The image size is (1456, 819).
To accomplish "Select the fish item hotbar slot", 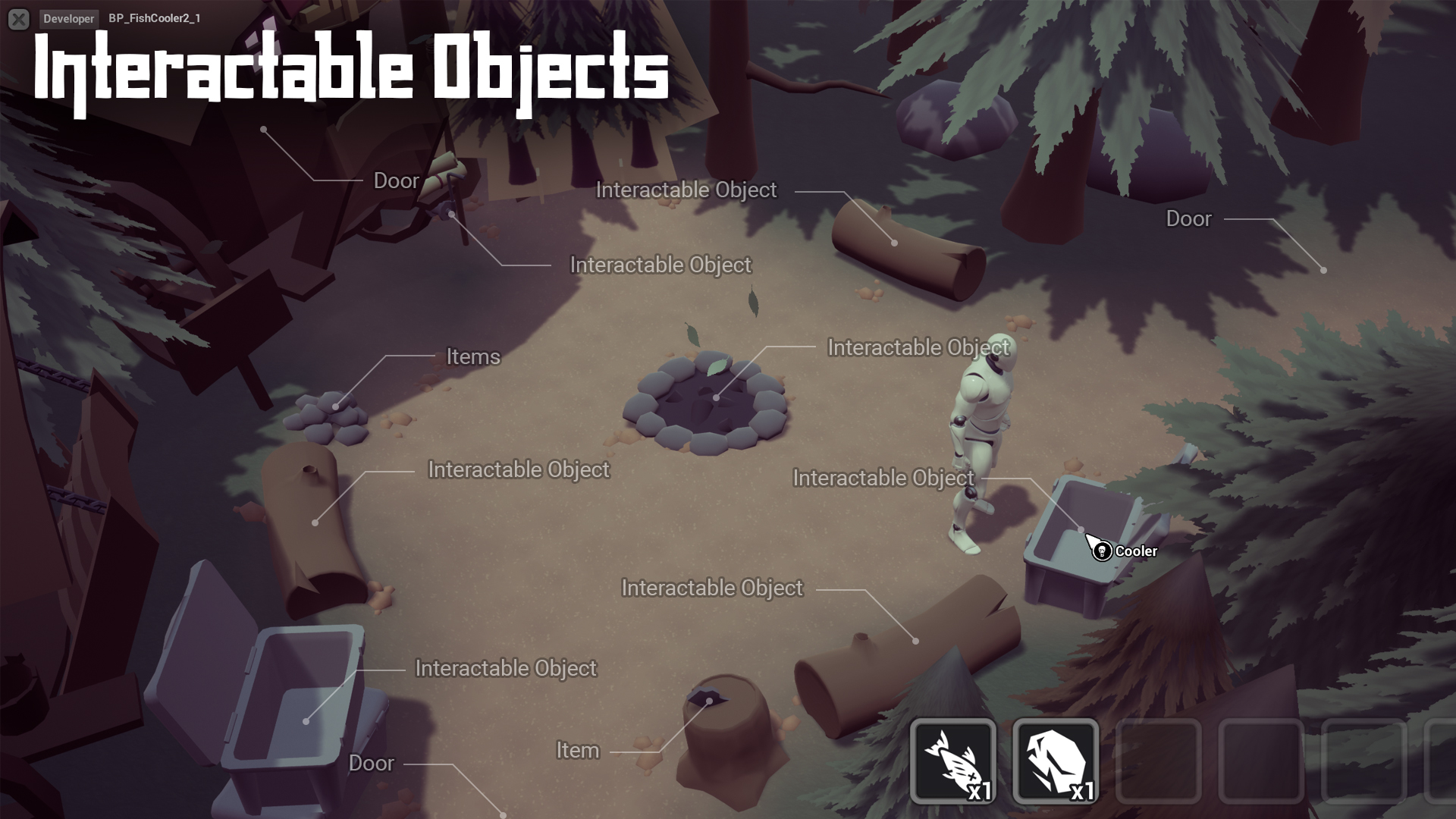I will pyautogui.click(x=953, y=761).
